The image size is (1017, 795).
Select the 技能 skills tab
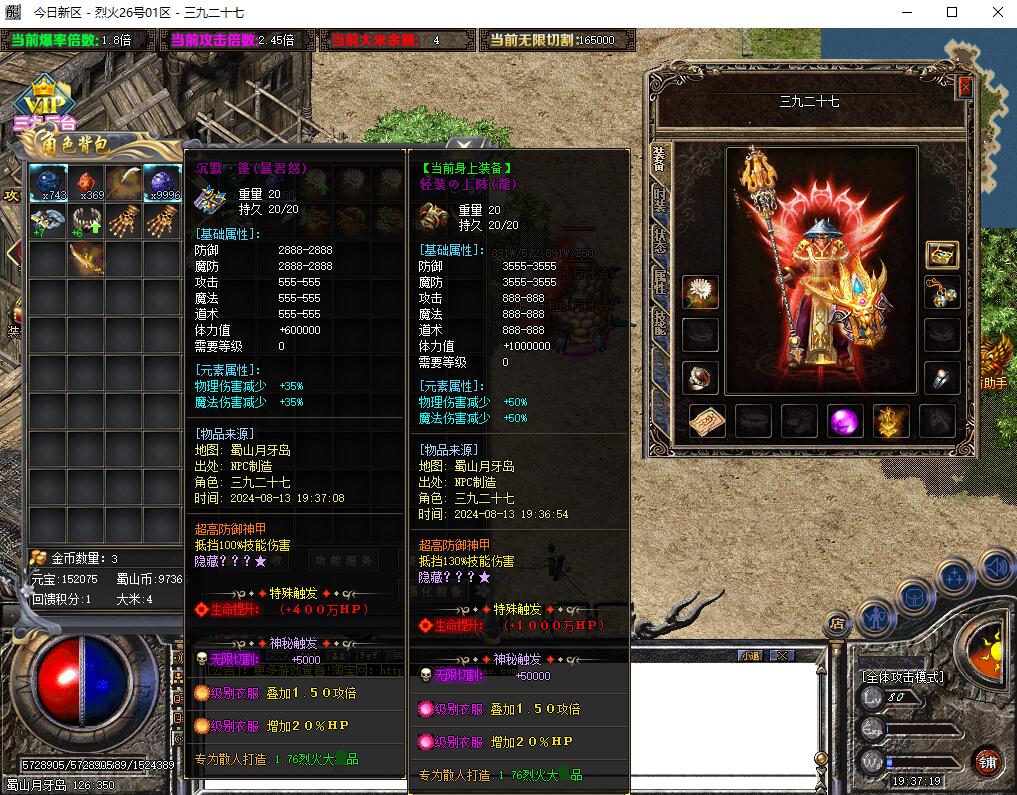pyautogui.click(x=660, y=321)
